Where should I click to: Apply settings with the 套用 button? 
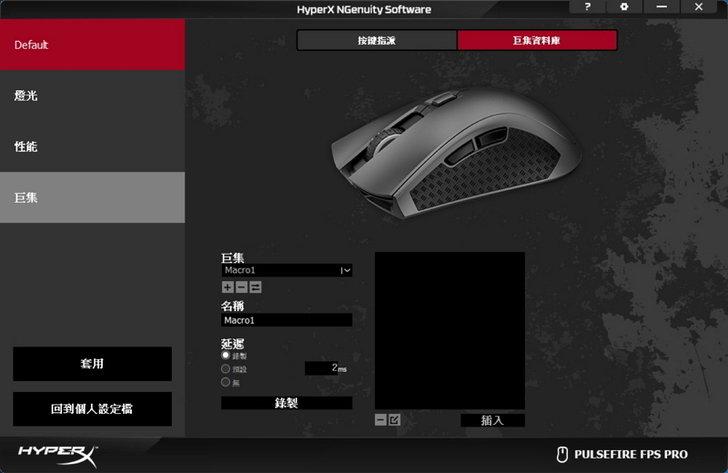click(x=92, y=364)
